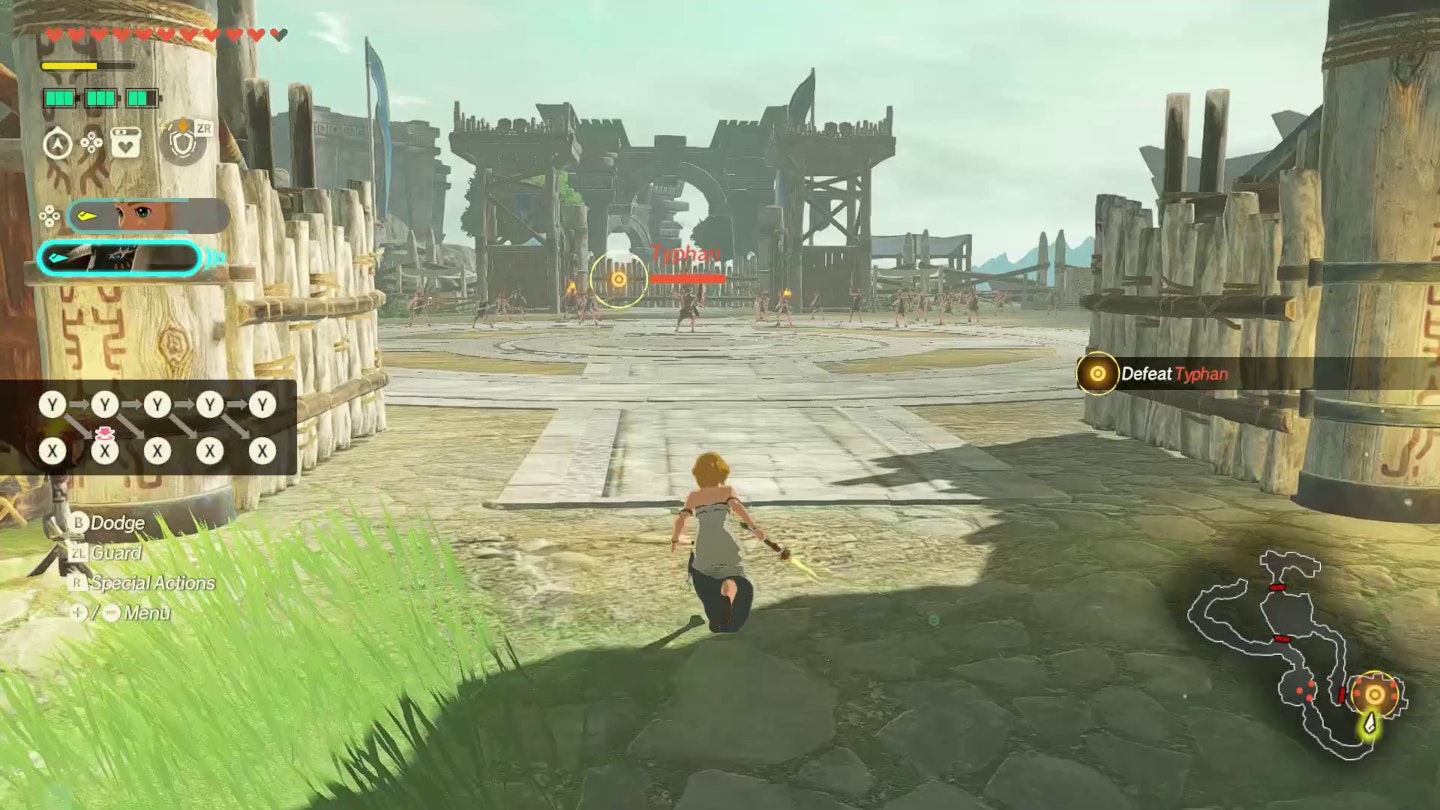The width and height of the screenshot is (1440, 810).
Task: Open the heart item pouch icon
Action: click(x=125, y=143)
